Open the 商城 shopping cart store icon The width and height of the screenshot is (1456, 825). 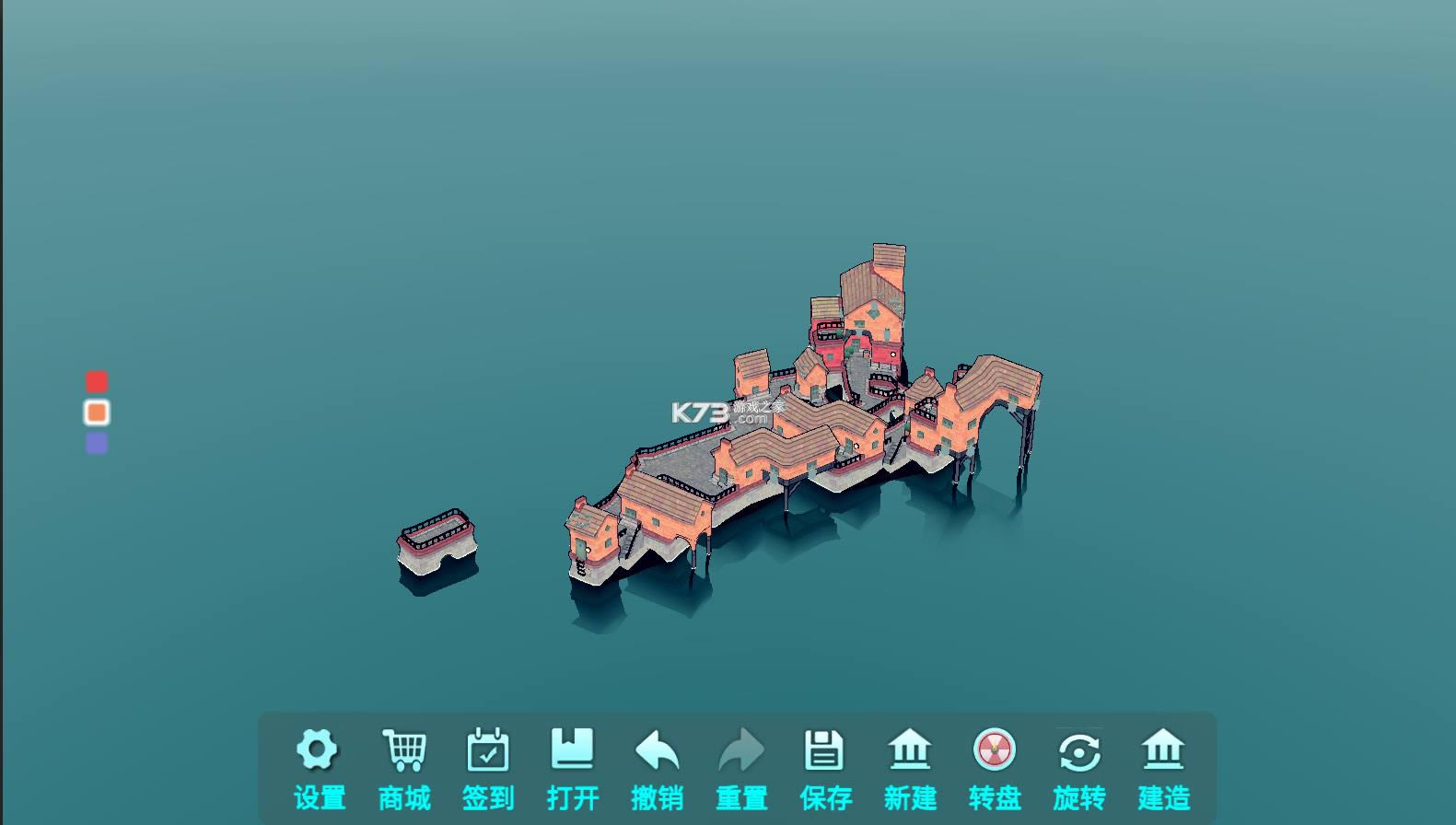(x=402, y=749)
